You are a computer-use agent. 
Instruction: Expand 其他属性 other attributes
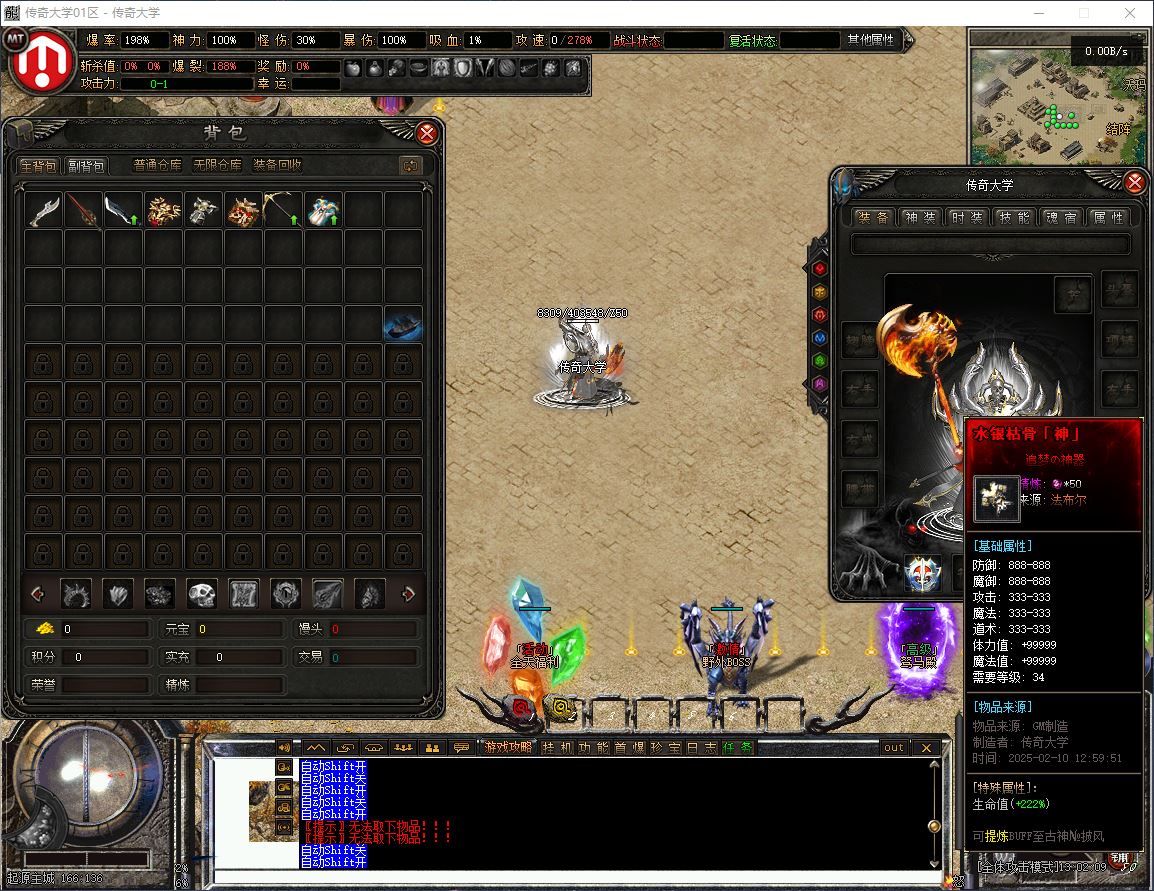pyautogui.click(x=871, y=40)
